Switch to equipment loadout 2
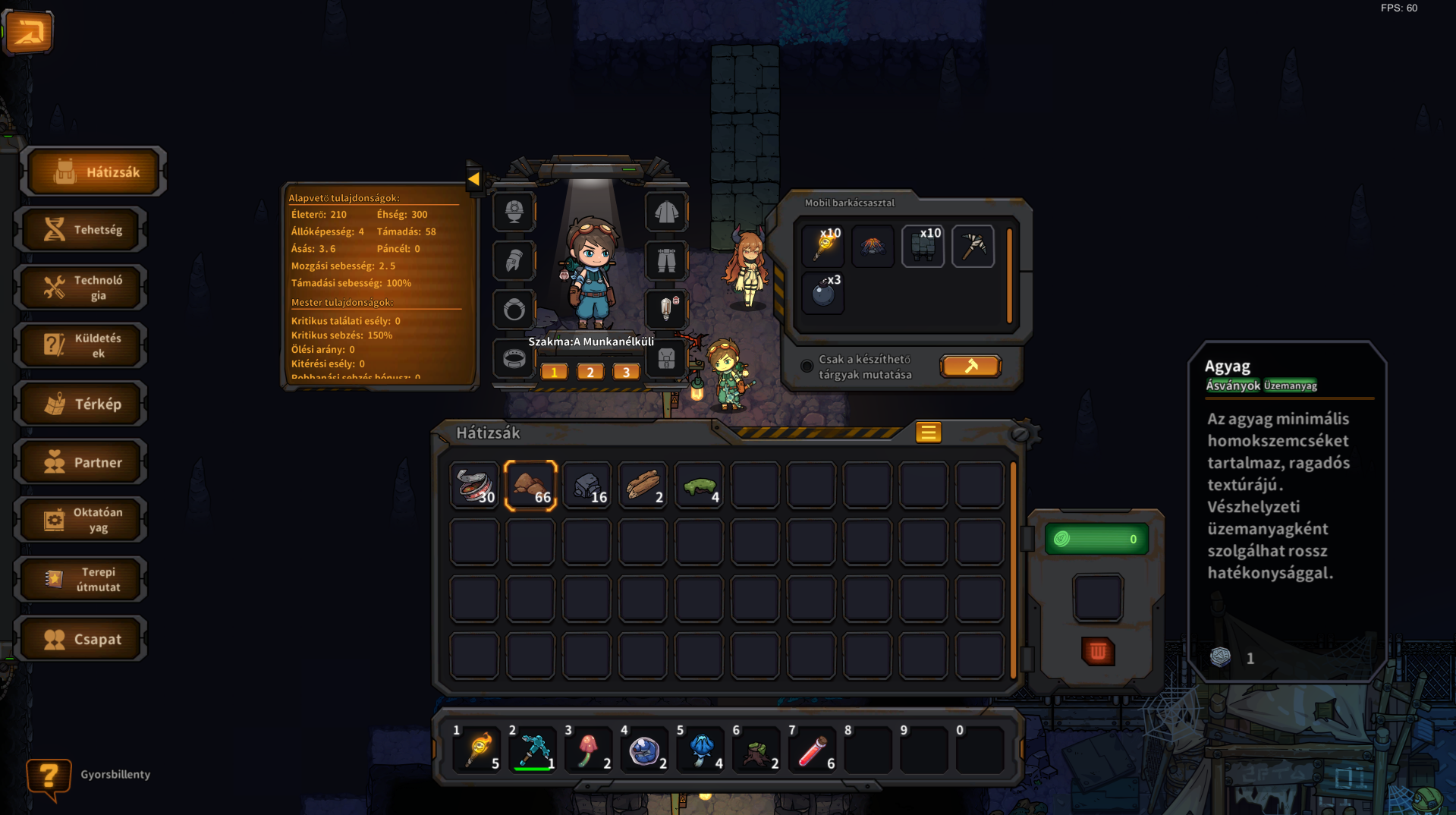1456x815 pixels. (590, 372)
